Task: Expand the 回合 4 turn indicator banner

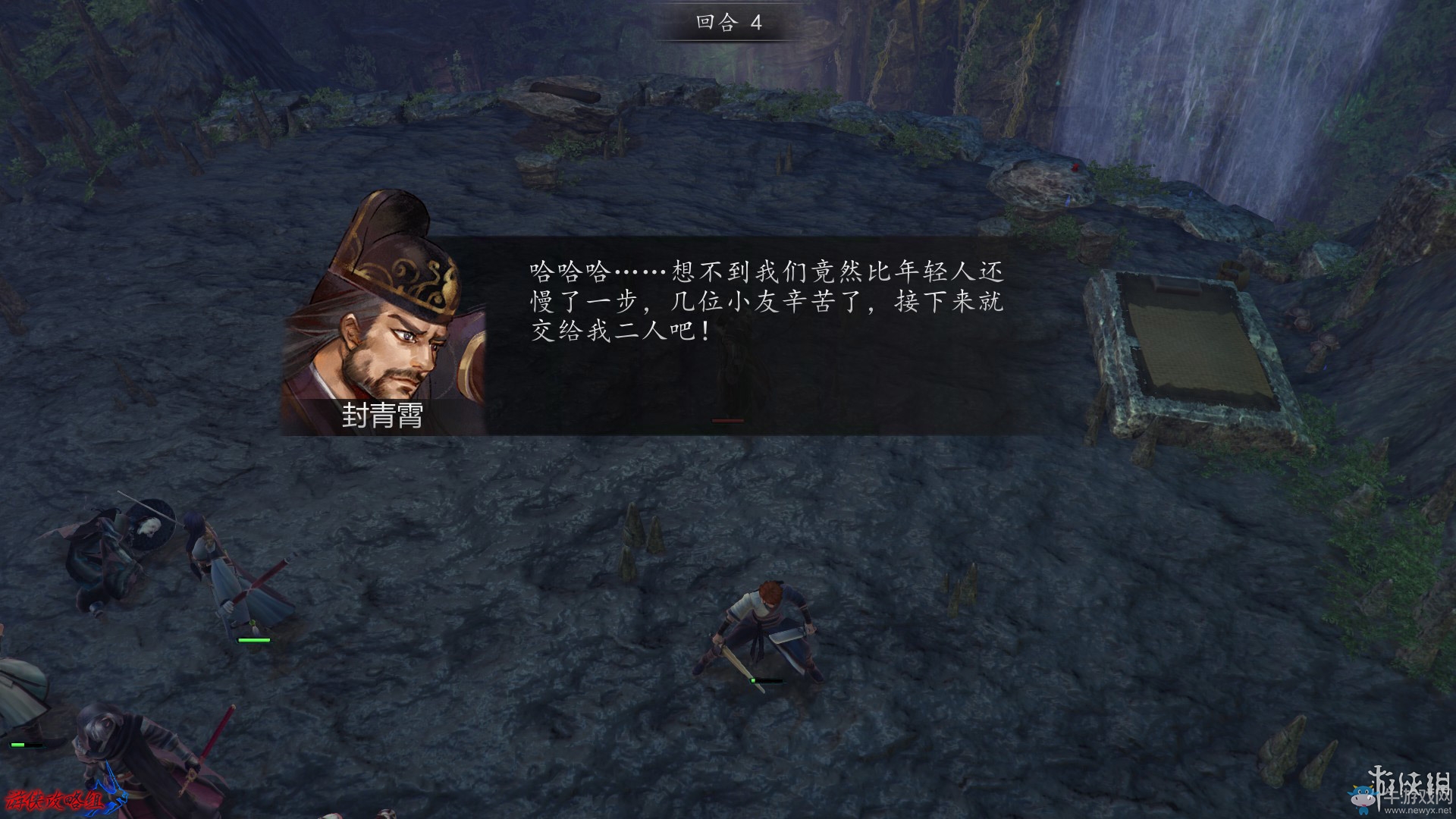Action: pyautogui.click(x=726, y=22)
